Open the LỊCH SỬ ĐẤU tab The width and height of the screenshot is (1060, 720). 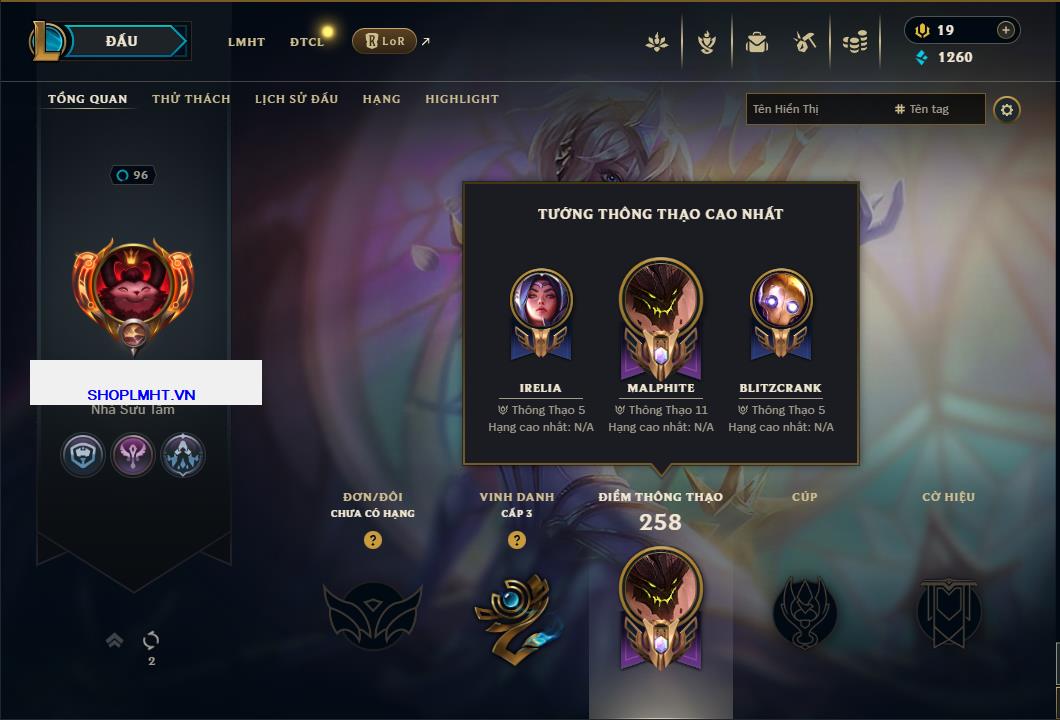[x=296, y=99]
